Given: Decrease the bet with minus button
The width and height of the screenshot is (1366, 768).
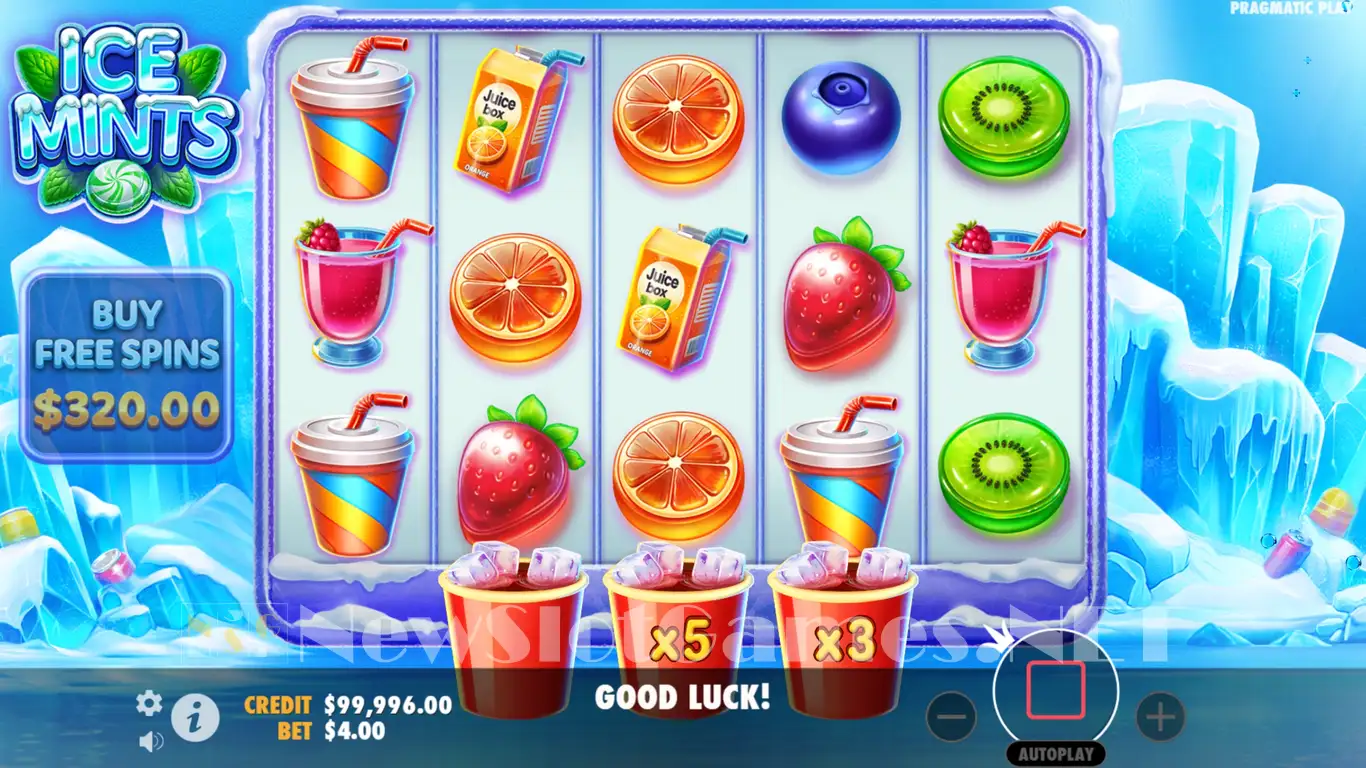Looking at the screenshot, I should [x=951, y=716].
